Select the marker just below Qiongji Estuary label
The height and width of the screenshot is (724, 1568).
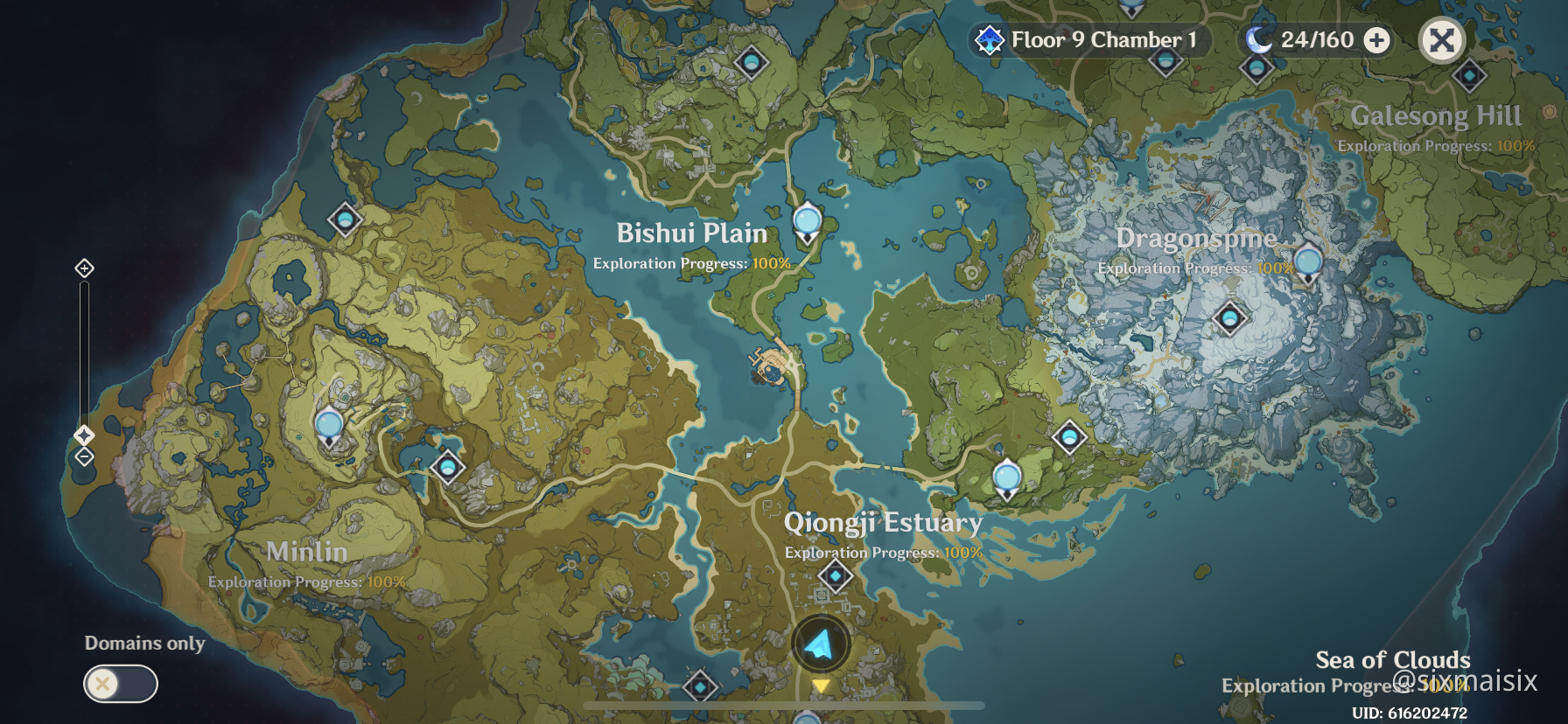pyautogui.click(x=836, y=576)
